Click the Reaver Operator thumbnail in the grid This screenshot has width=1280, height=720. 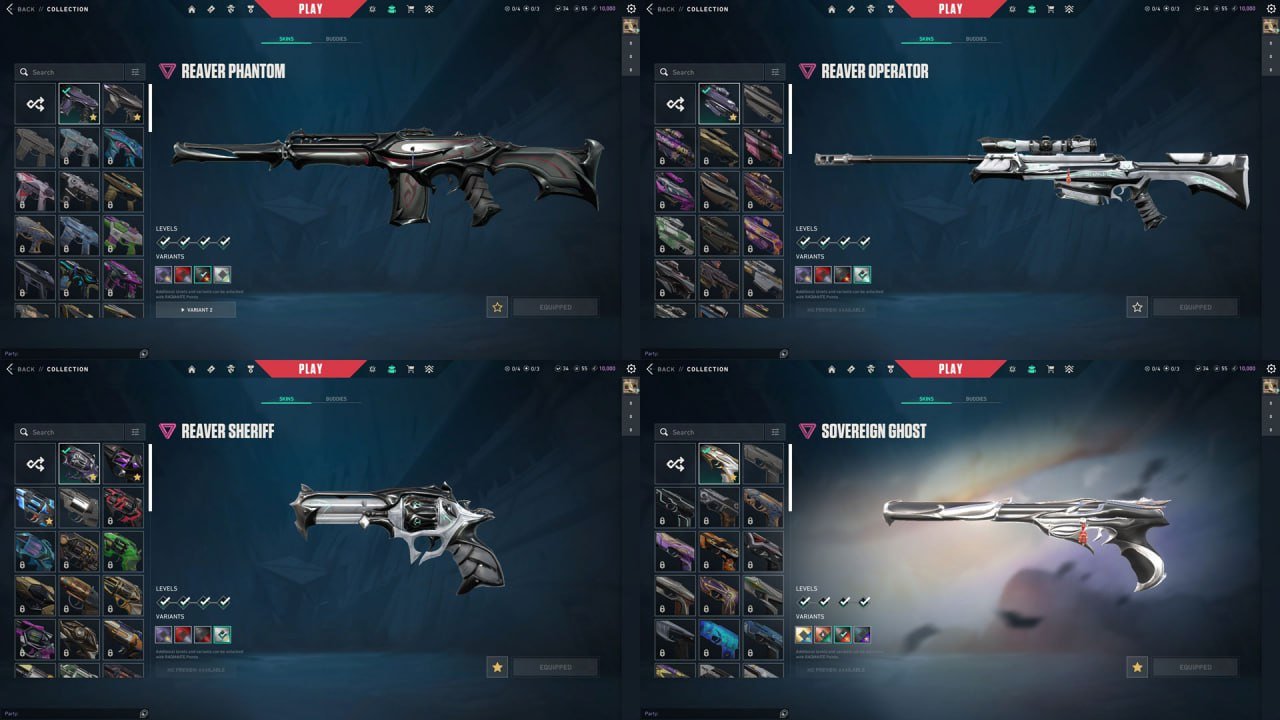pos(719,103)
